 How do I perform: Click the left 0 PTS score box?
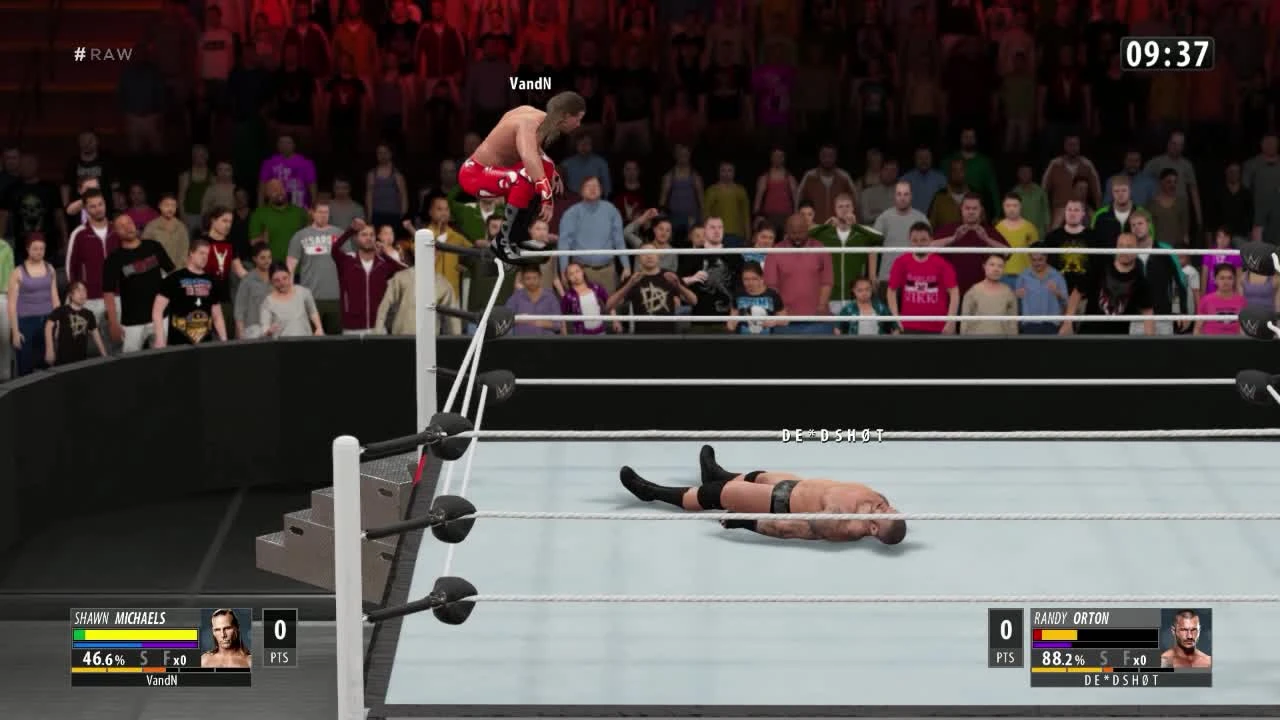click(x=281, y=638)
